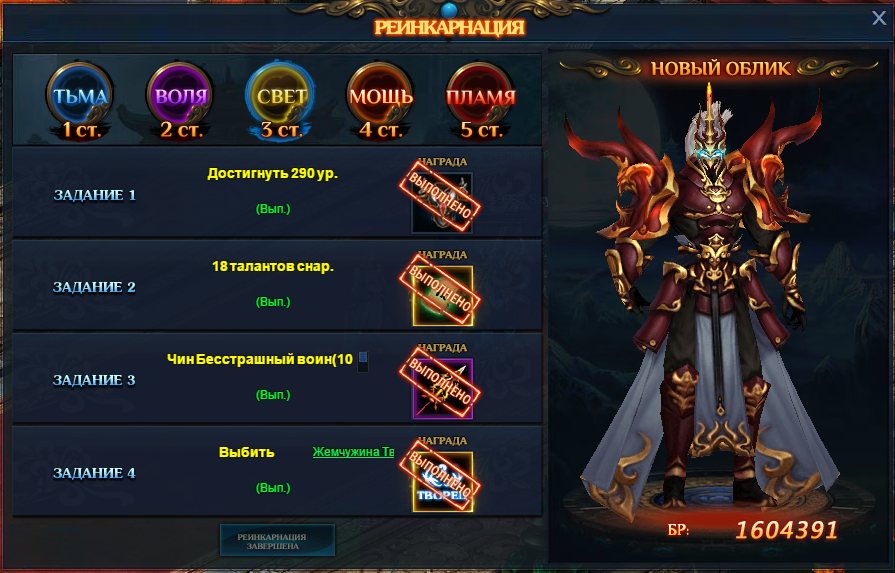This screenshot has height=573, width=895.
Task: View the Задание 3 purple reward slot
Action: (x=442, y=388)
